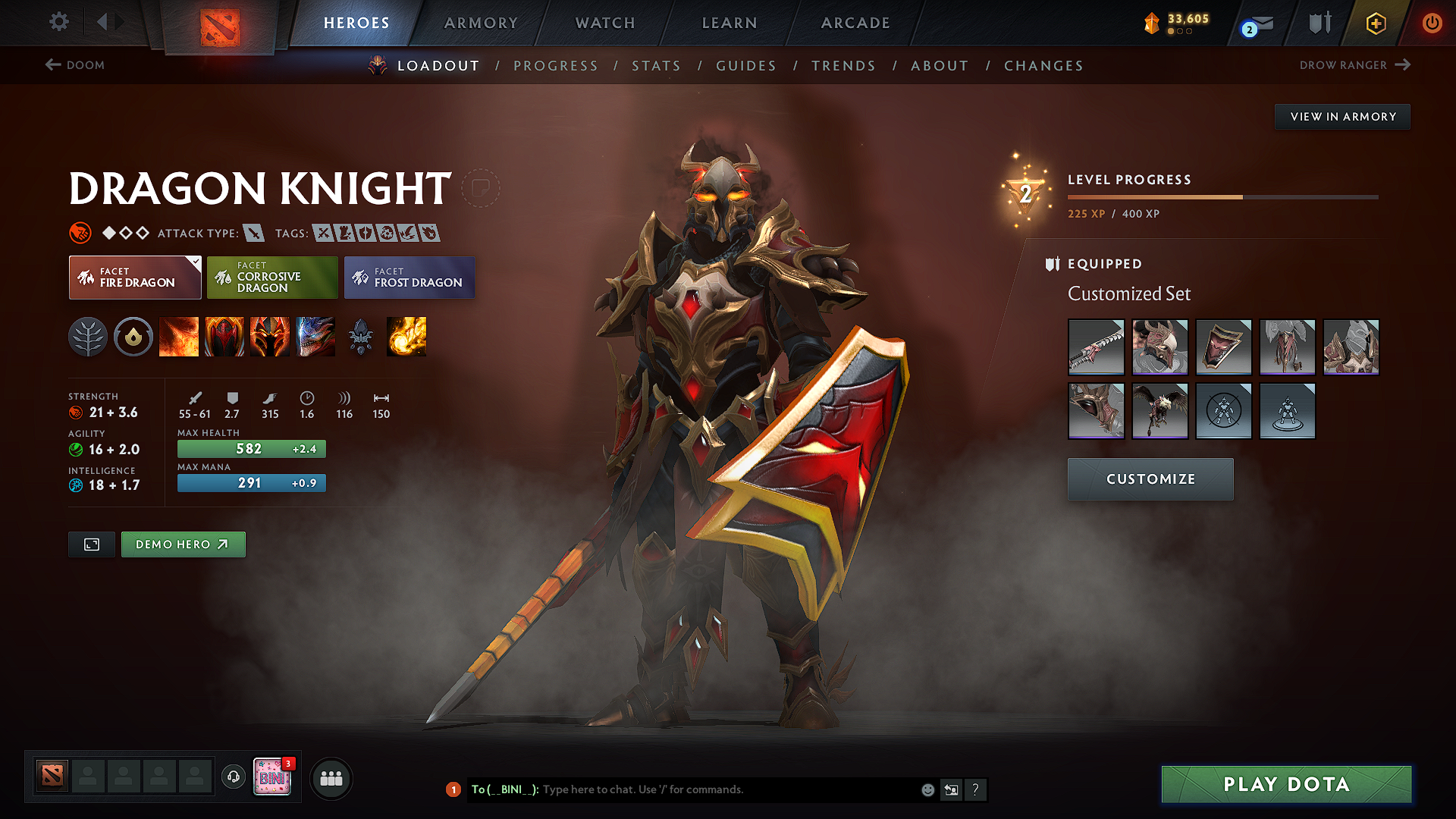1456x819 pixels.
Task: Switch to the STATS tab
Action: [656, 66]
